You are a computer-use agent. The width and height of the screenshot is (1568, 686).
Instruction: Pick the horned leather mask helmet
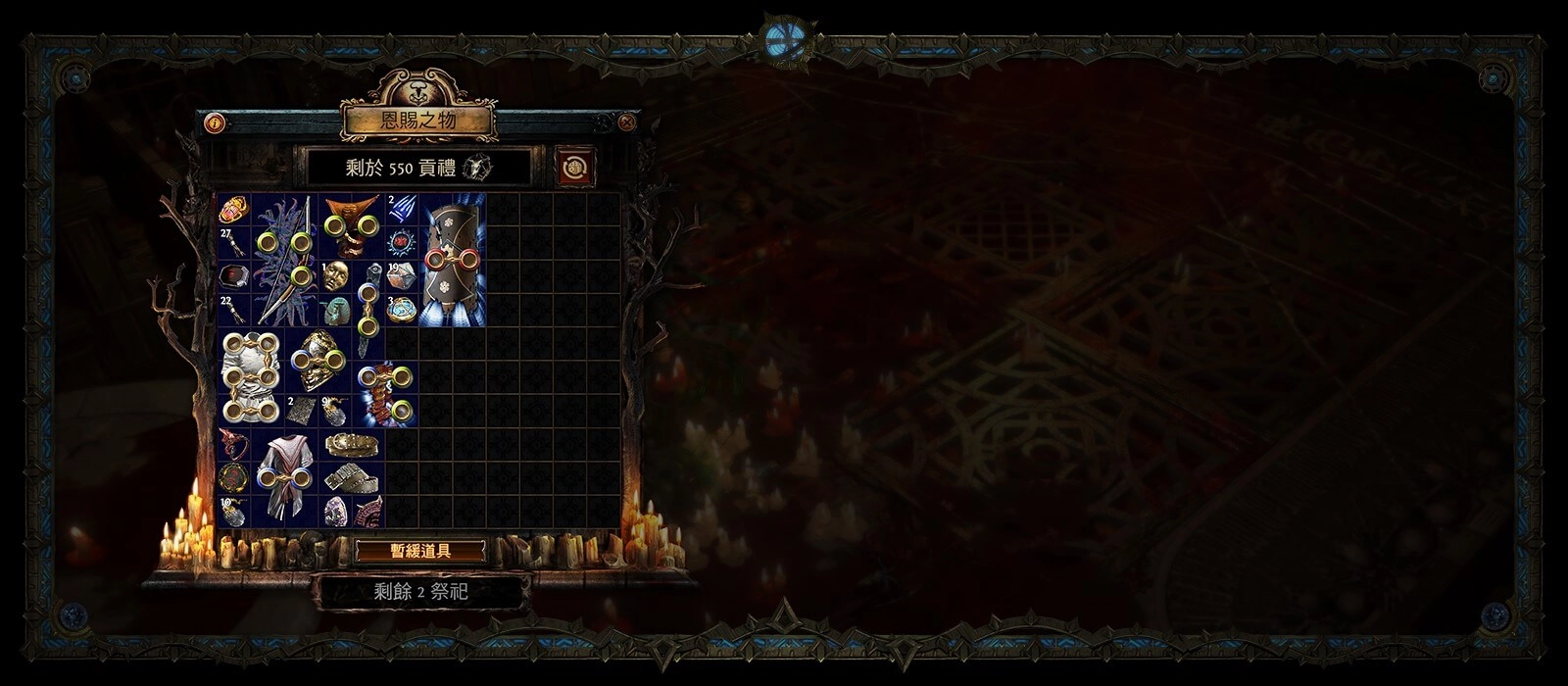(351, 225)
